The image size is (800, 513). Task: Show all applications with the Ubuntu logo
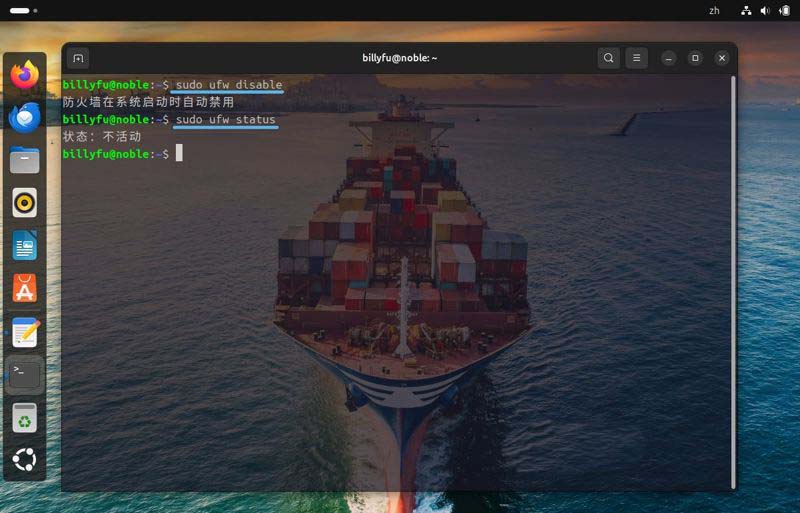25,461
